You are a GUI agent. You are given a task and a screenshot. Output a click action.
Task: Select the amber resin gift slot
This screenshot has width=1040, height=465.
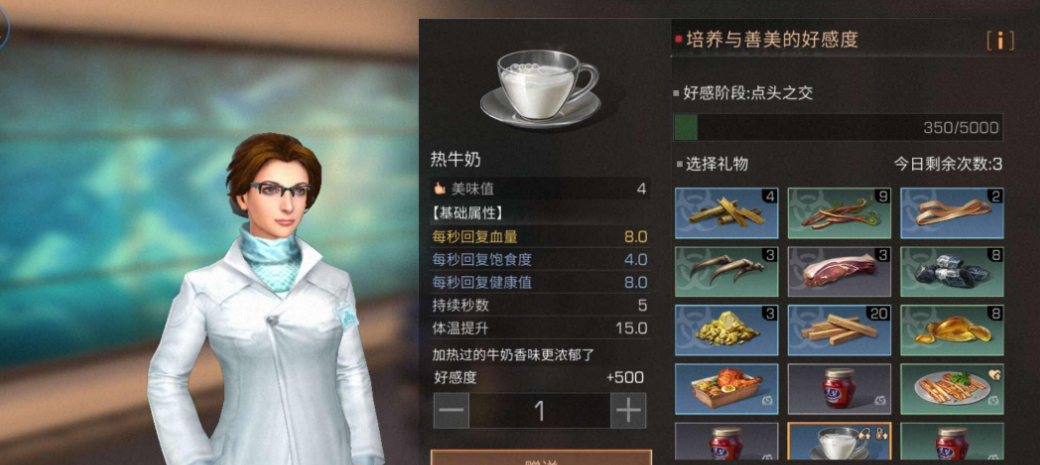tap(952, 328)
